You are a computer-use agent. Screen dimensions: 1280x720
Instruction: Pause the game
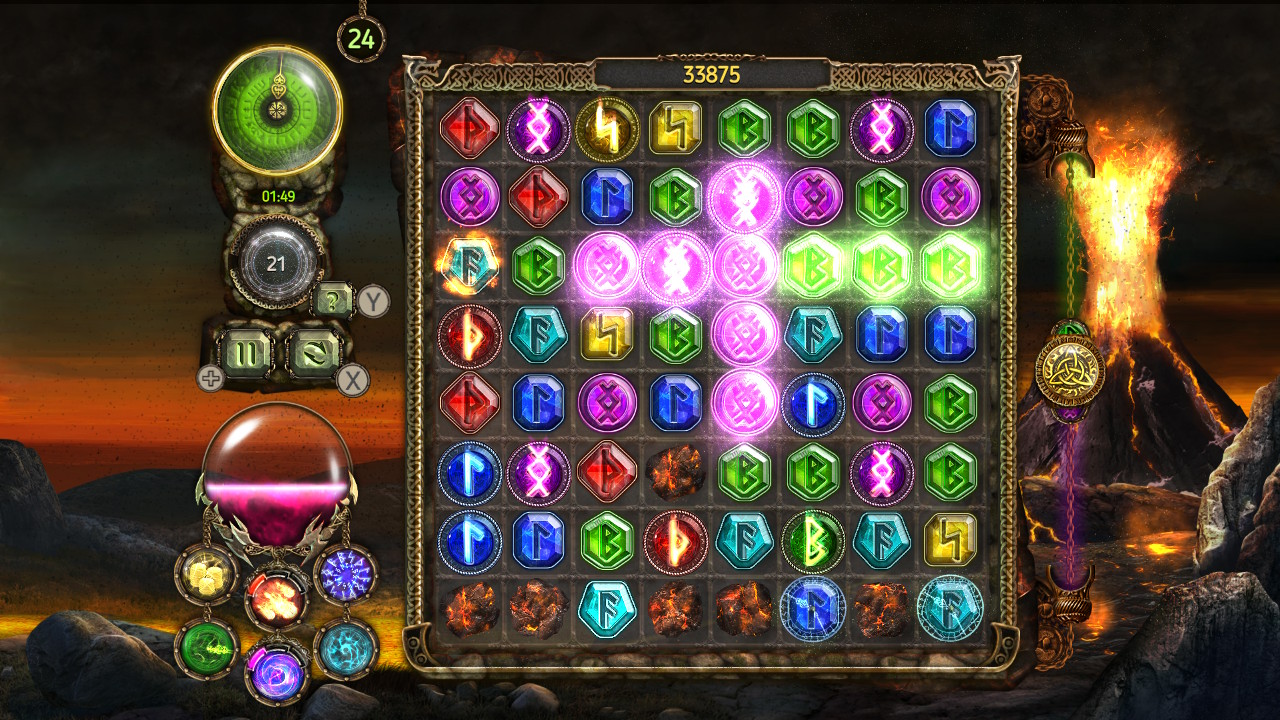[x=247, y=351]
